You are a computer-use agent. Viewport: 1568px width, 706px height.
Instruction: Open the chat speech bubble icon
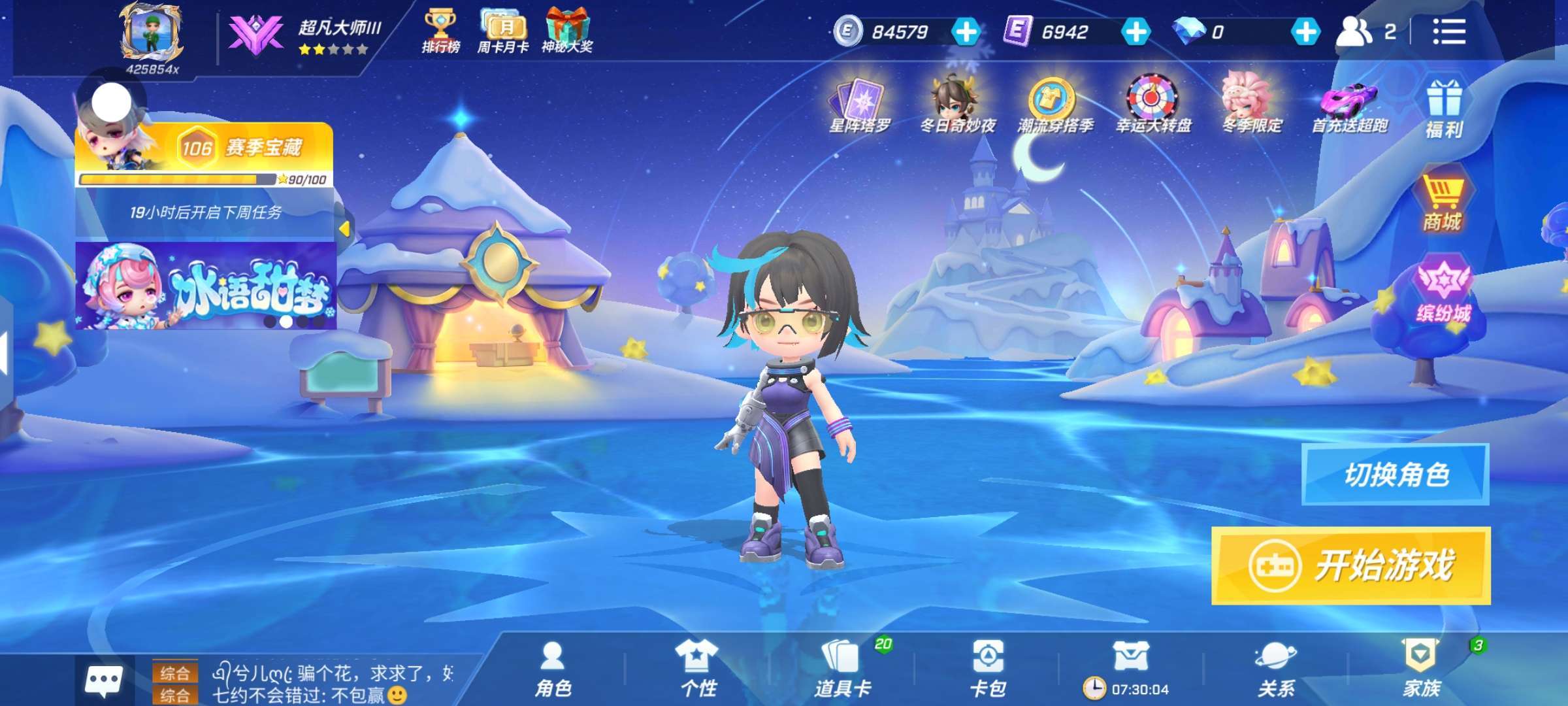click(103, 681)
